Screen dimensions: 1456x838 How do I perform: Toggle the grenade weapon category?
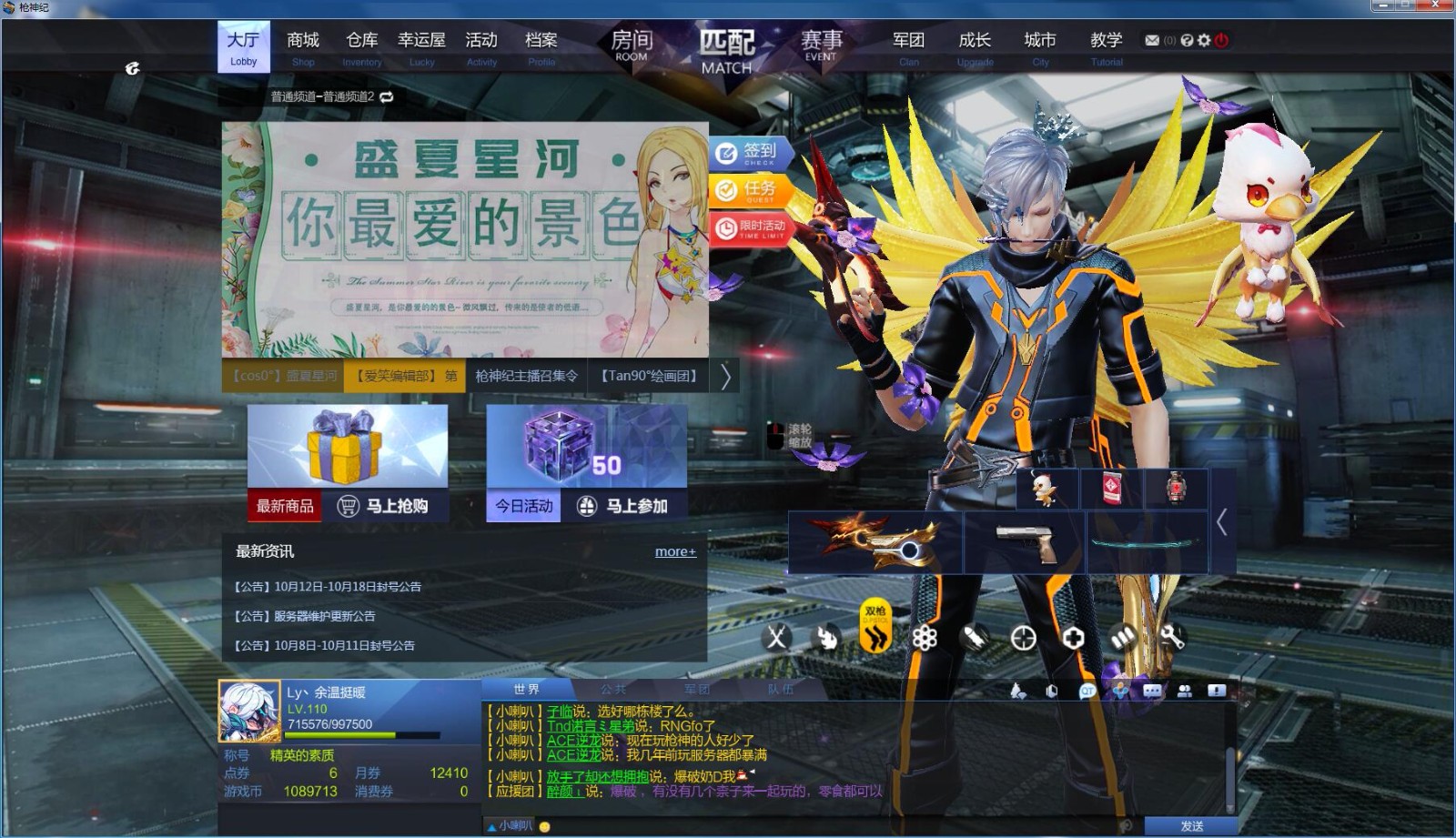click(826, 639)
